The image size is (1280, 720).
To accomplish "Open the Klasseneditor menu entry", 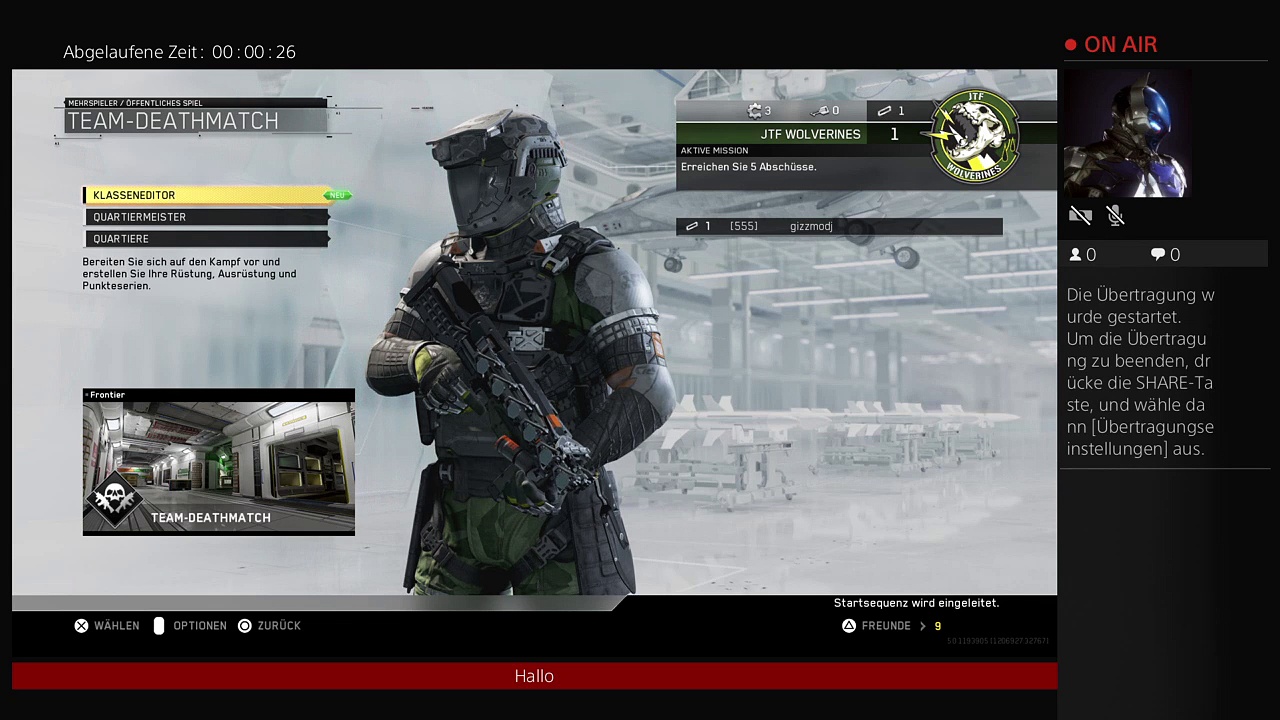I will point(205,195).
